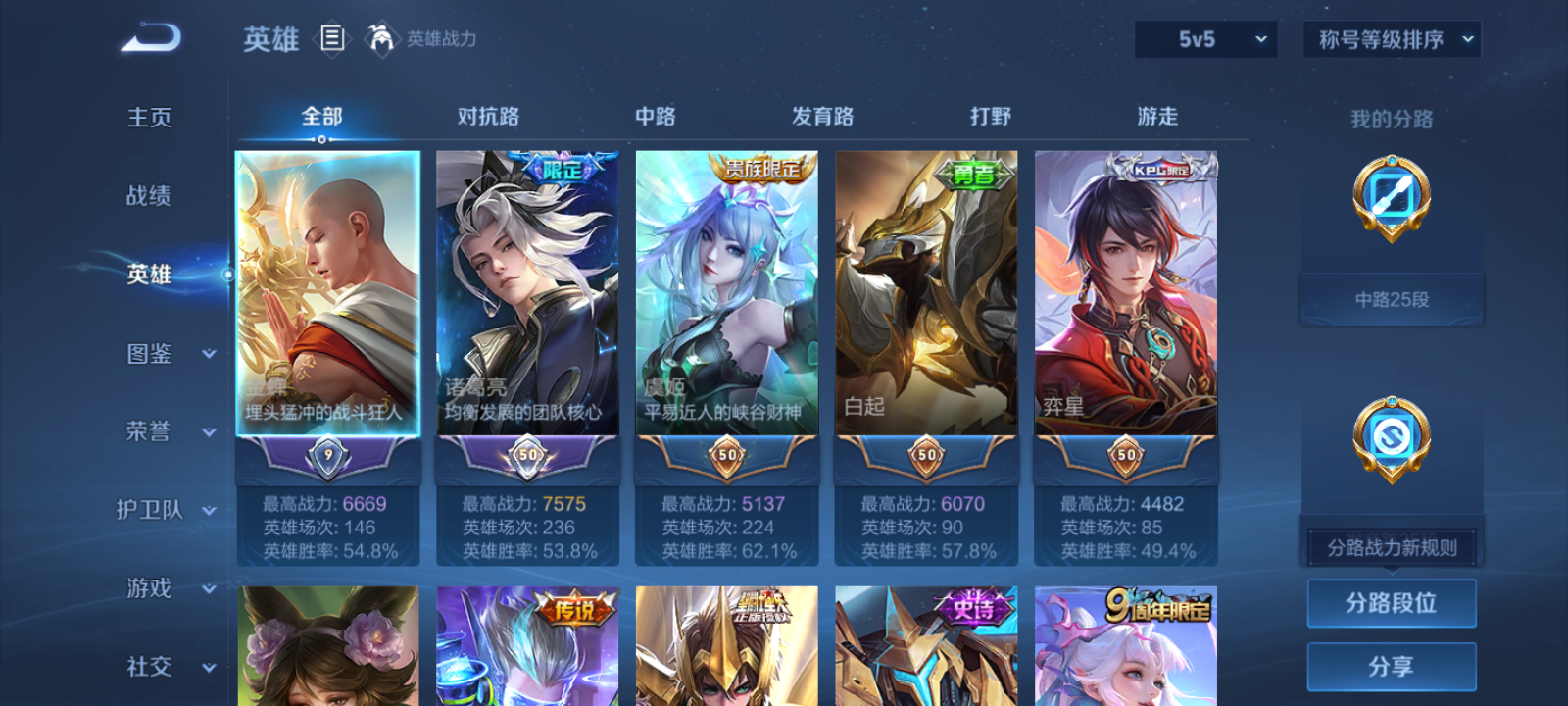Click the lower lane badge on the right panel
Image resolution: width=1568 pixels, height=706 pixels.
[x=1391, y=438]
